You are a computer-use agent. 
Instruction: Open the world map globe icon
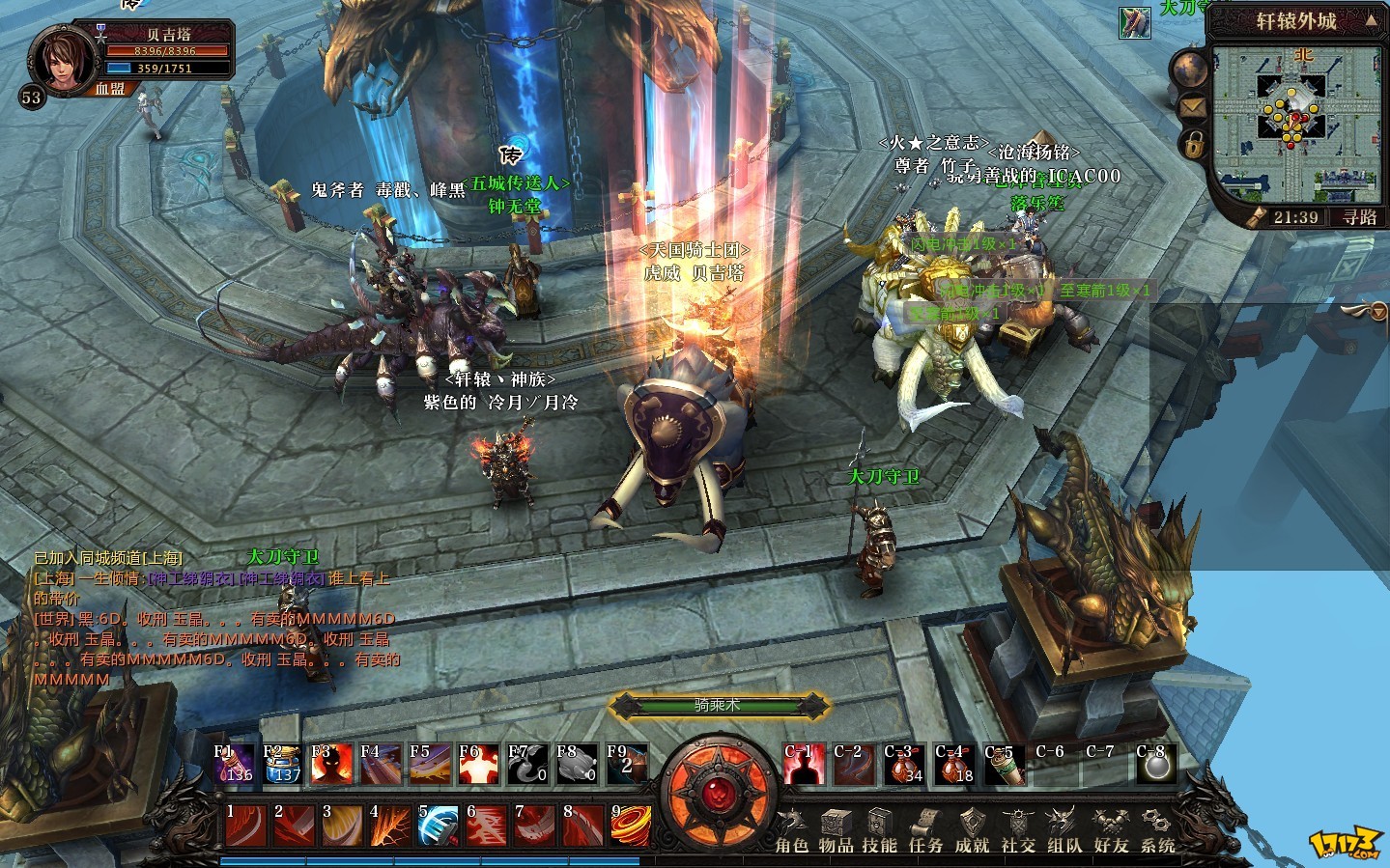1189,70
